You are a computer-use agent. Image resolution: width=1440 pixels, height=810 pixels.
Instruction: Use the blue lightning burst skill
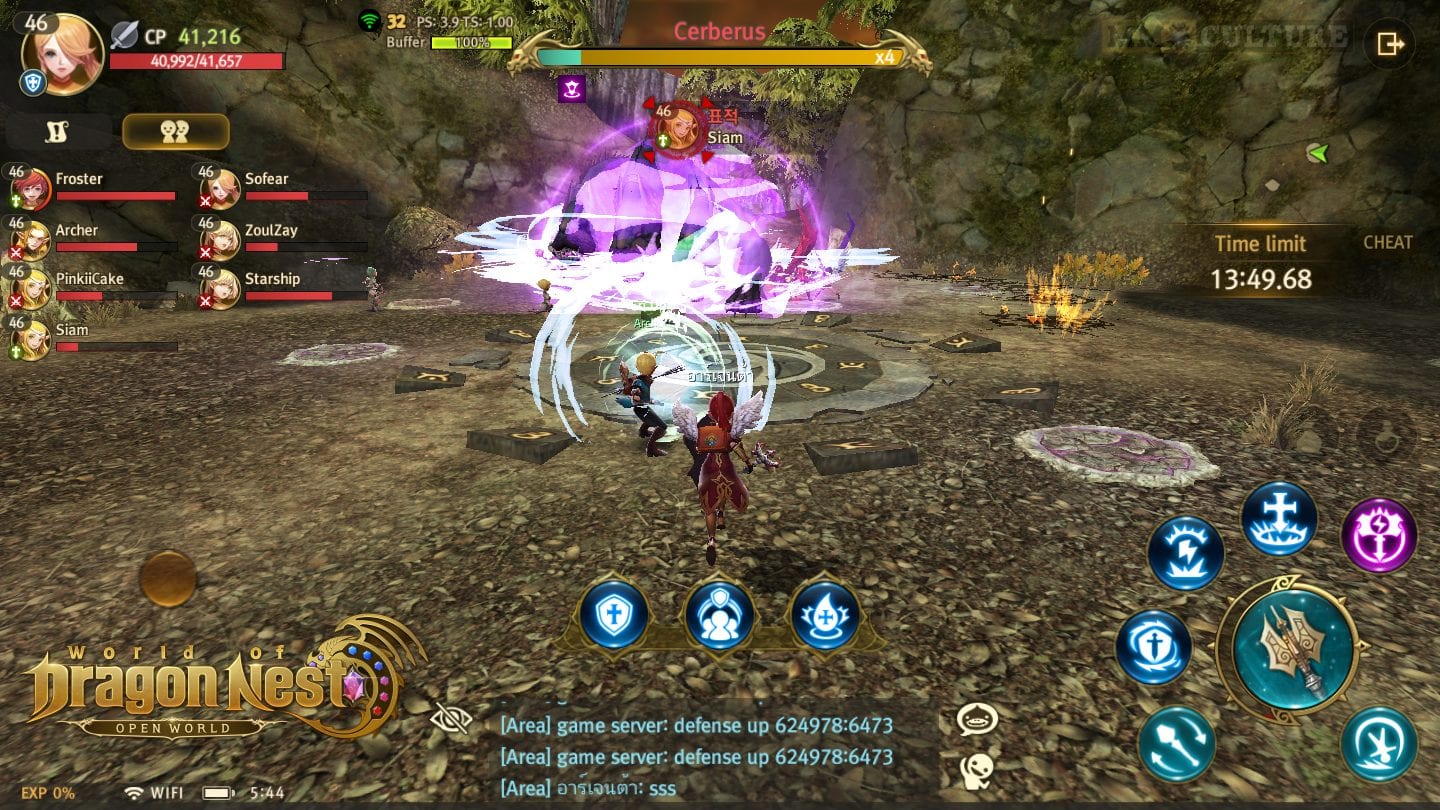click(x=1185, y=553)
